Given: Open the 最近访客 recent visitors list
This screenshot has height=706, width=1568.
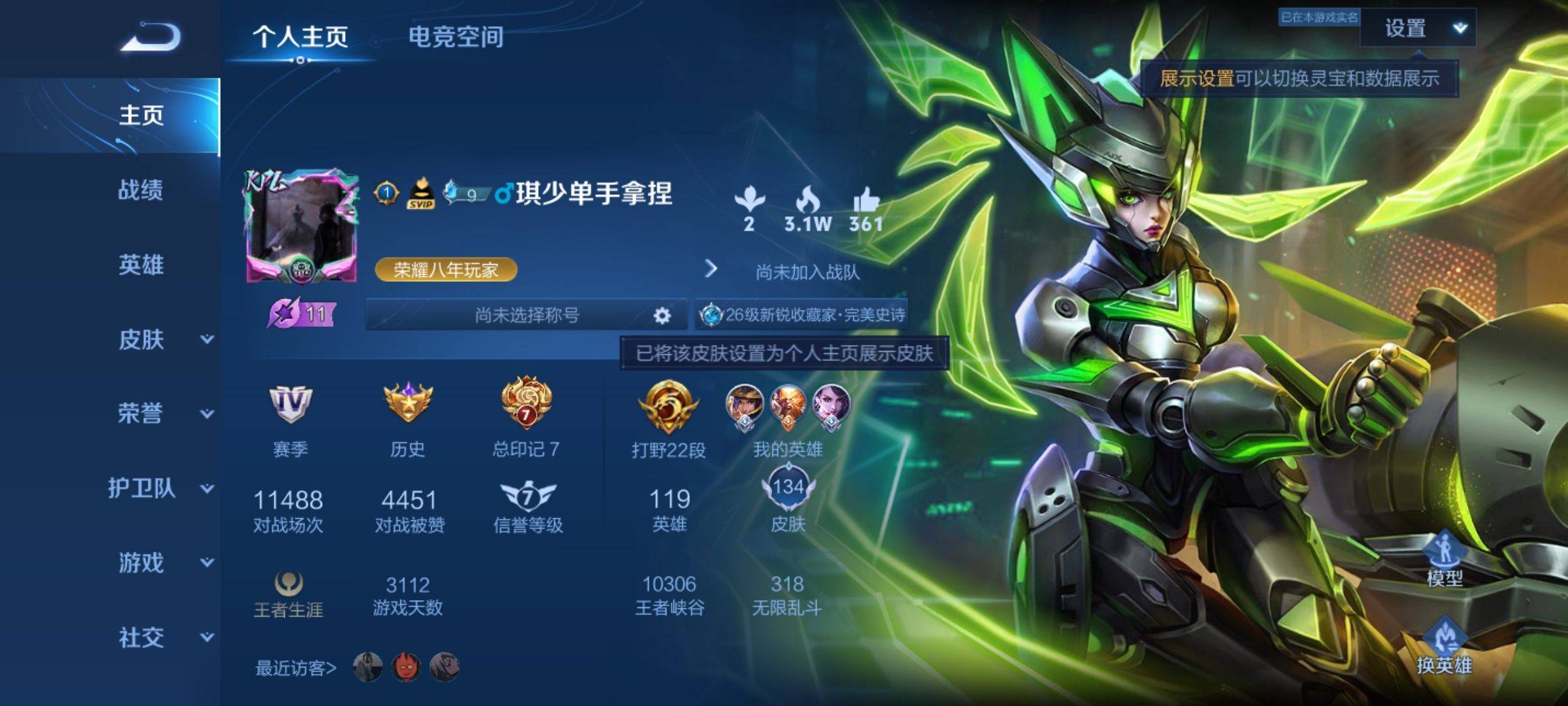Looking at the screenshot, I should point(296,668).
